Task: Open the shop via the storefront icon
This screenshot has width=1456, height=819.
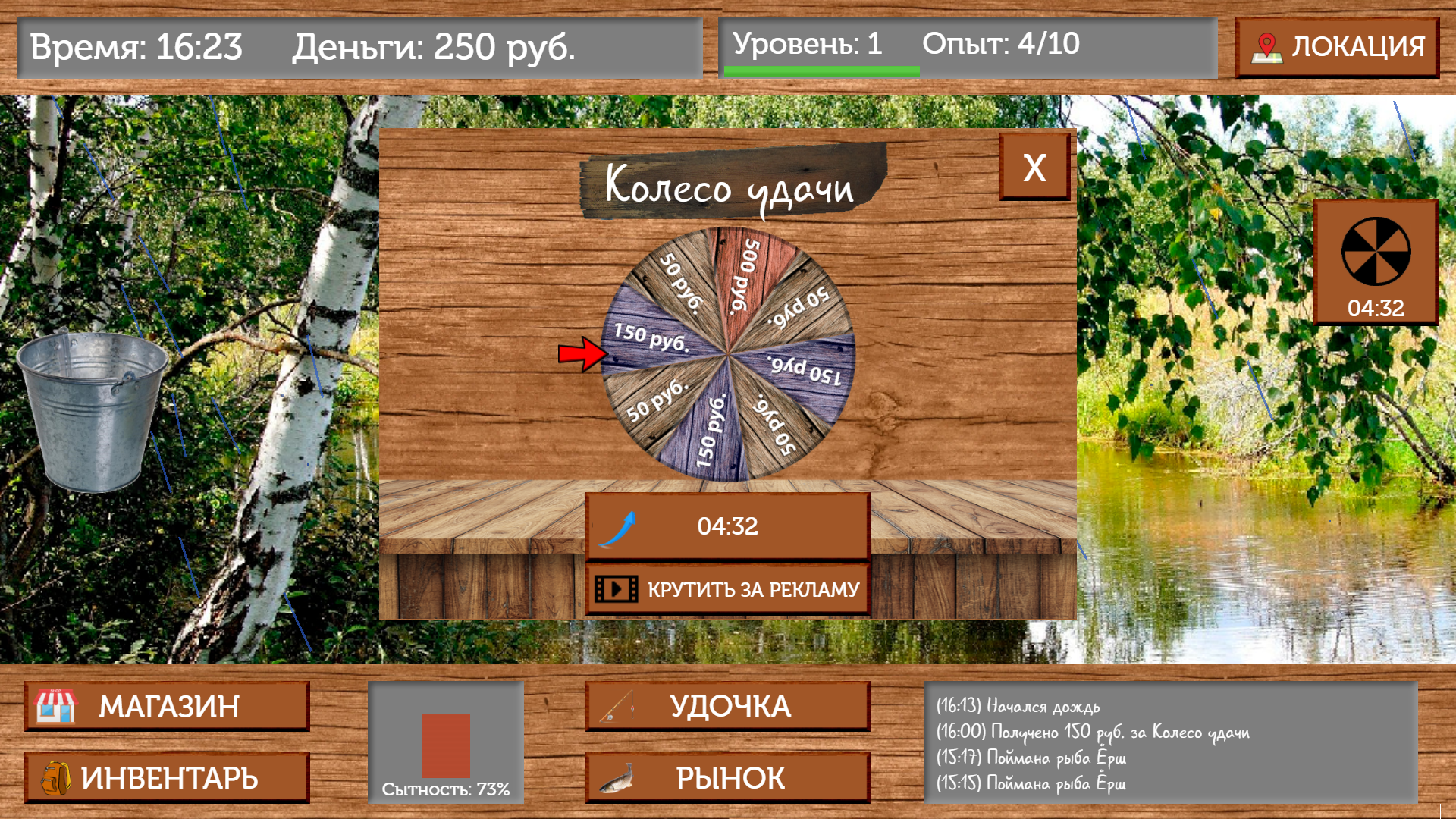Action: (x=55, y=707)
